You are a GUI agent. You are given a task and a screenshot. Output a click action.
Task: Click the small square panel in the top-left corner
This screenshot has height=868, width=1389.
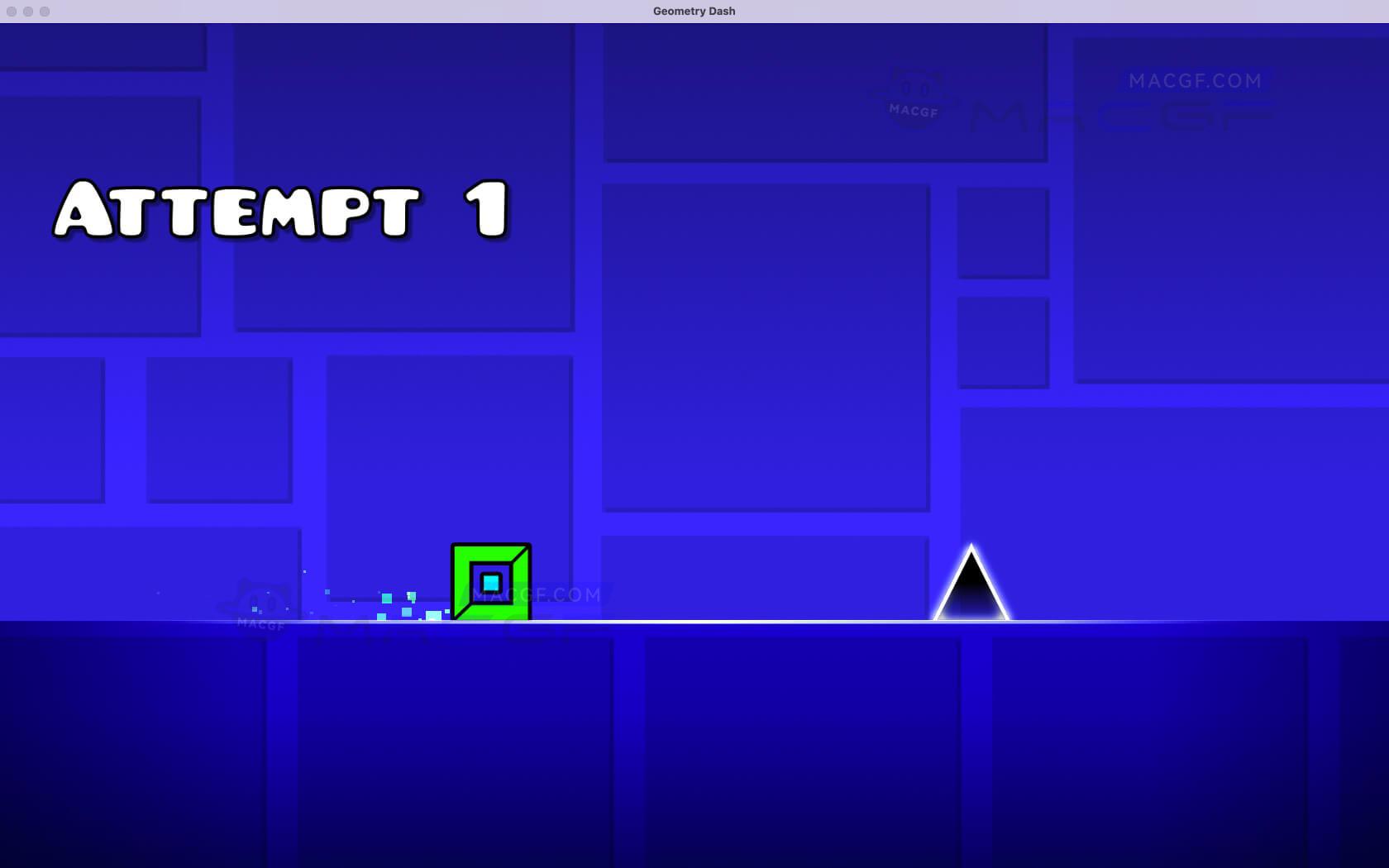point(99,45)
